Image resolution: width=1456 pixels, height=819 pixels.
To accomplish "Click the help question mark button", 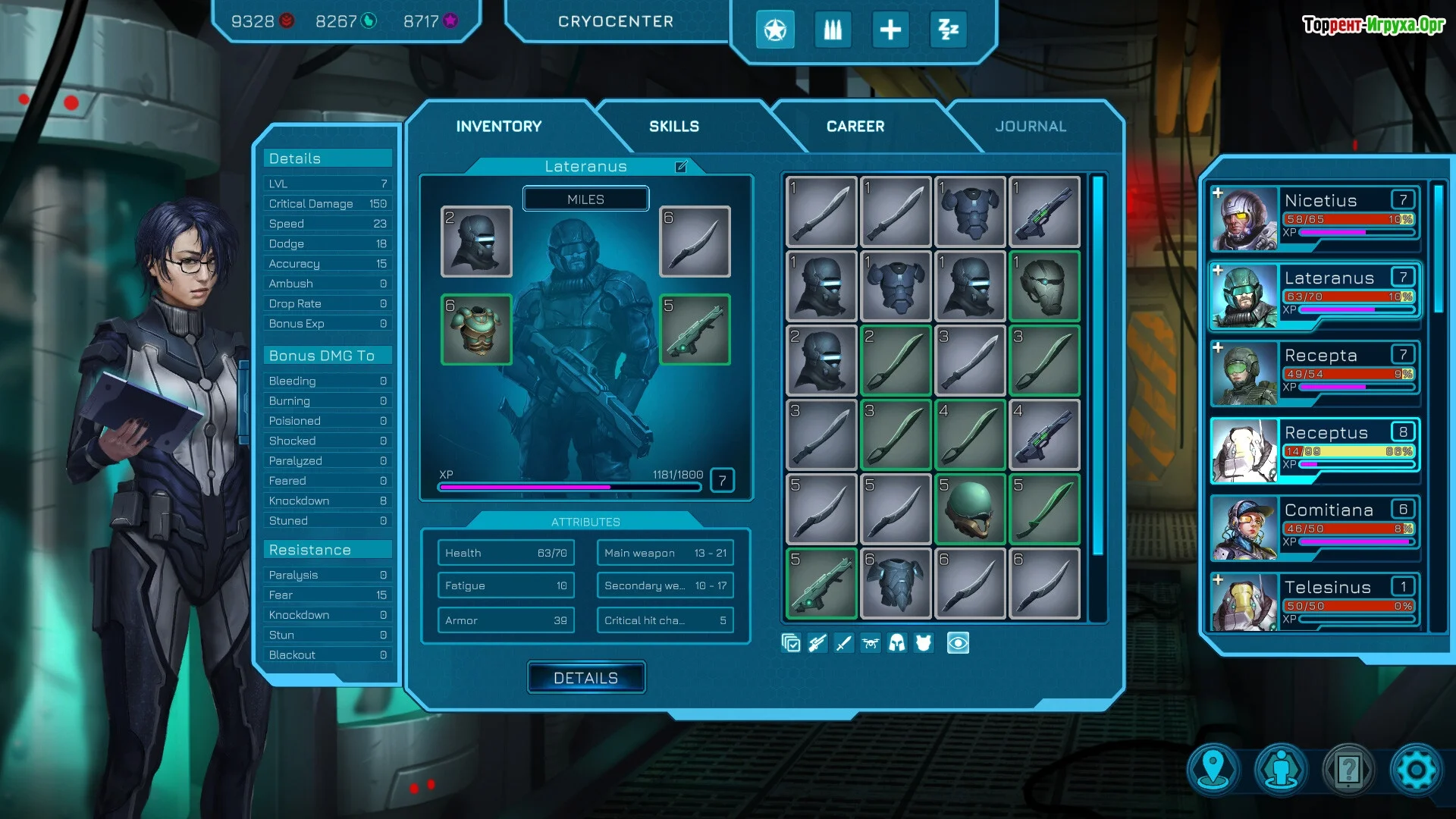I will [1348, 770].
